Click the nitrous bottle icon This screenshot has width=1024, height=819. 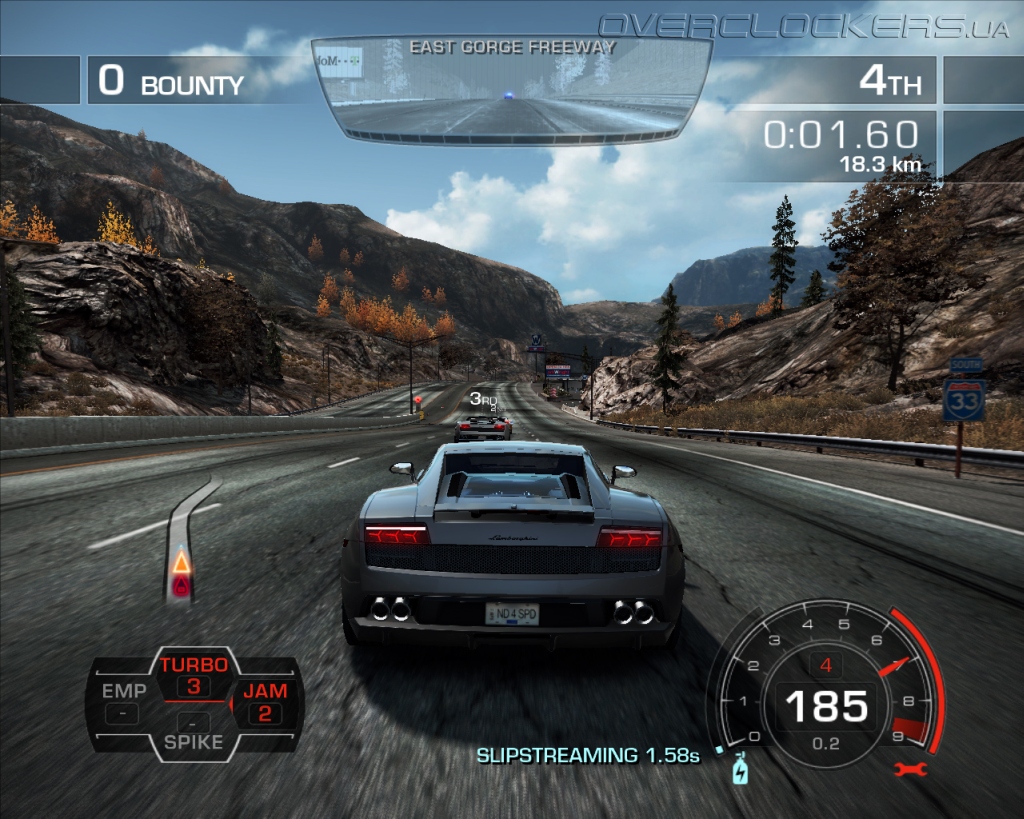coord(741,768)
